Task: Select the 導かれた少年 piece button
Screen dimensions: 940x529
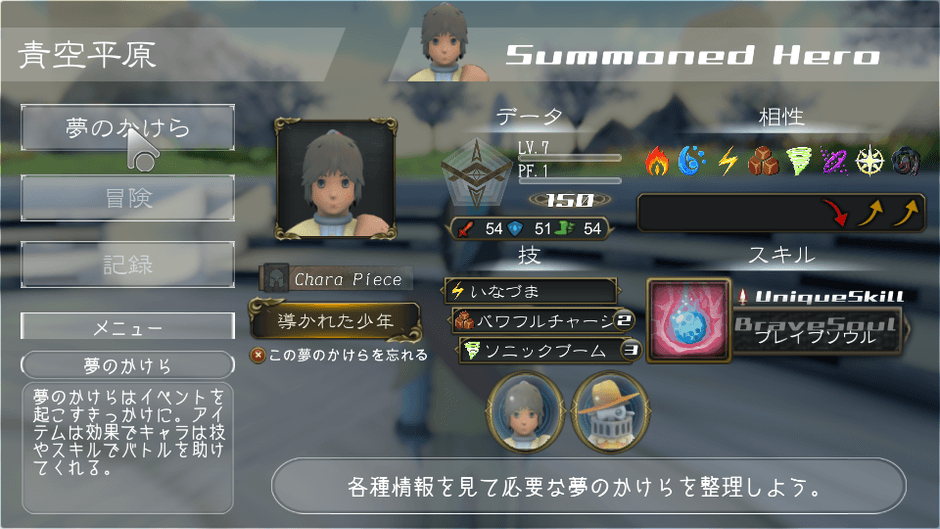Action: [x=335, y=322]
